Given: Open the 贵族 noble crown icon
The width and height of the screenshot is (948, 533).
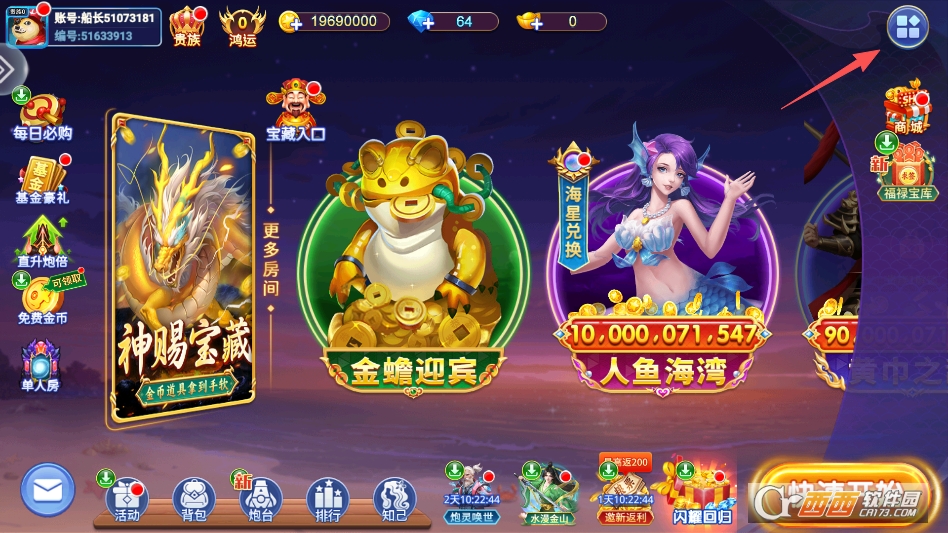Looking at the screenshot, I should tap(187, 24).
